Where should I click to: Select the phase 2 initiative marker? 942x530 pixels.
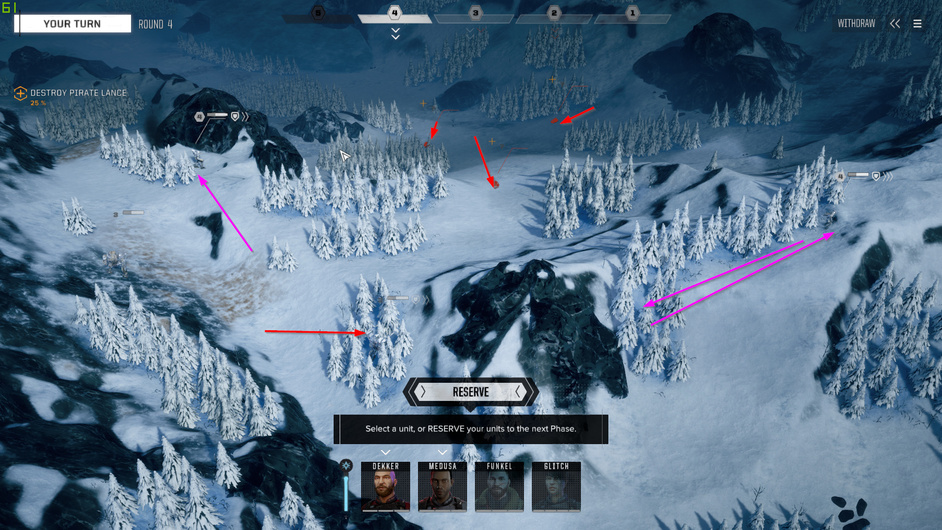pos(554,14)
